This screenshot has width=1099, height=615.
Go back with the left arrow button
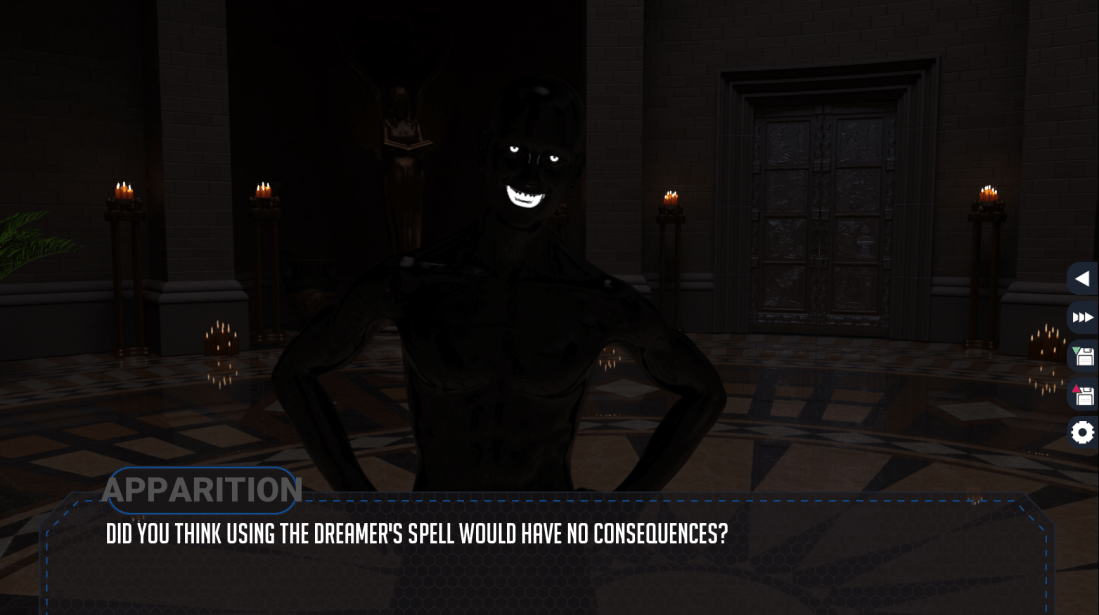pos(1082,280)
